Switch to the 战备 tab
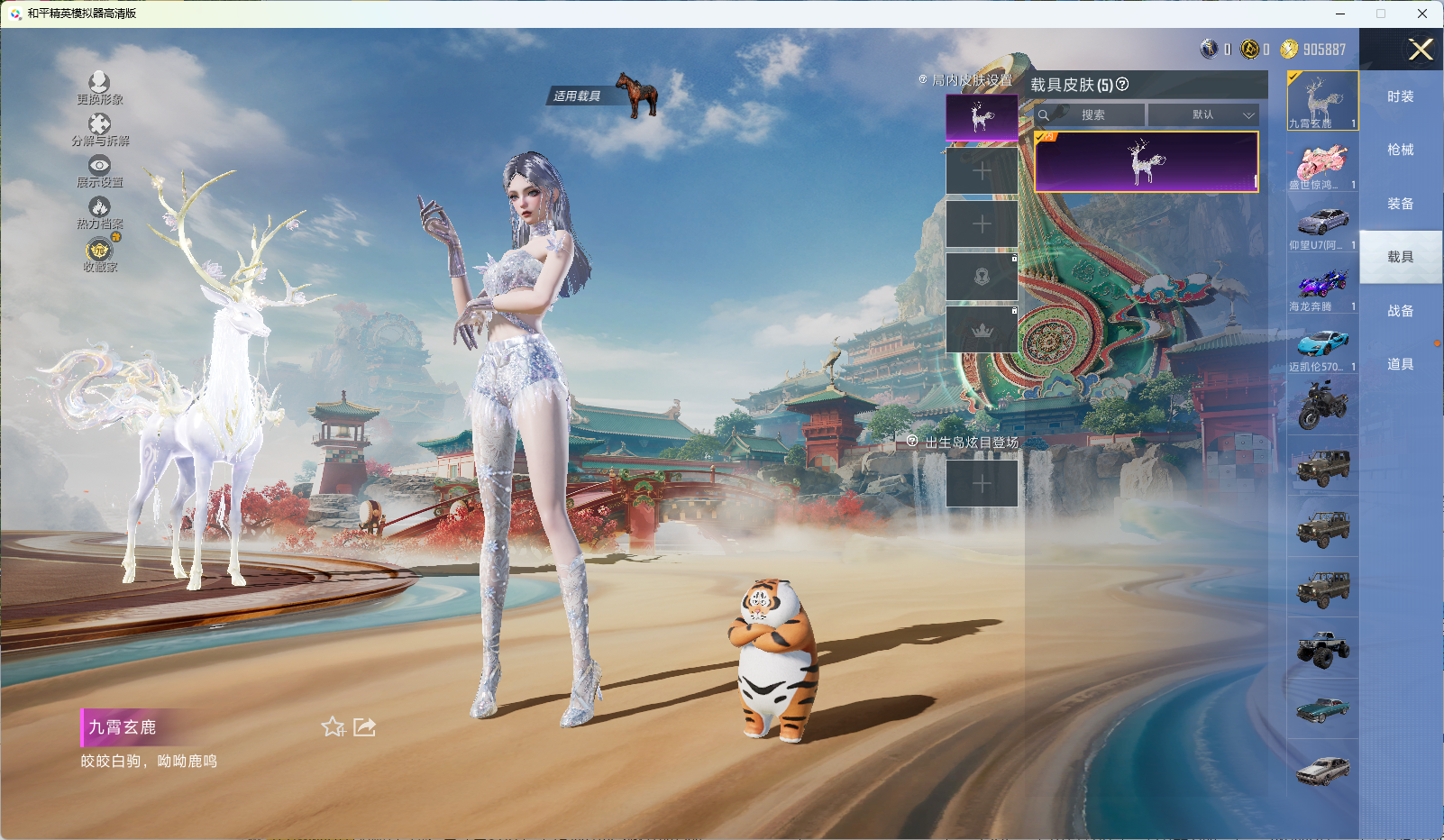1444x840 pixels. (x=1400, y=311)
